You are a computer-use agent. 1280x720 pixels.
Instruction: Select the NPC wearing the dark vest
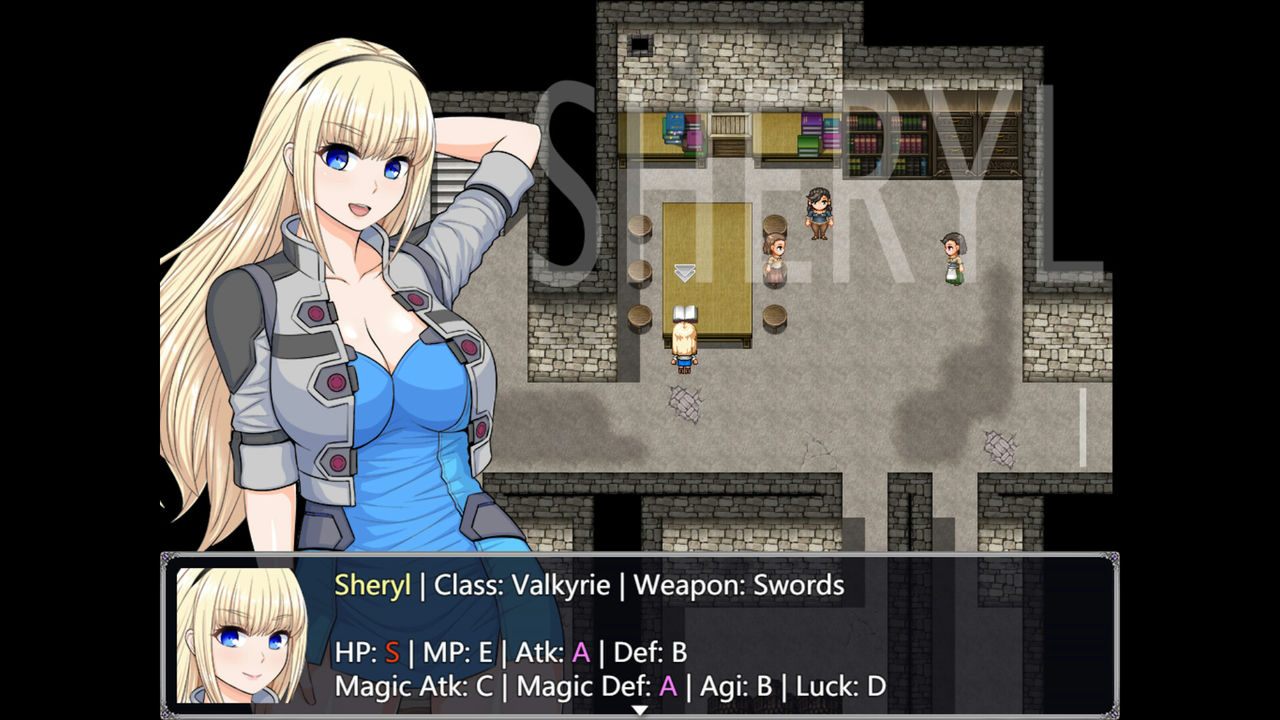point(820,215)
